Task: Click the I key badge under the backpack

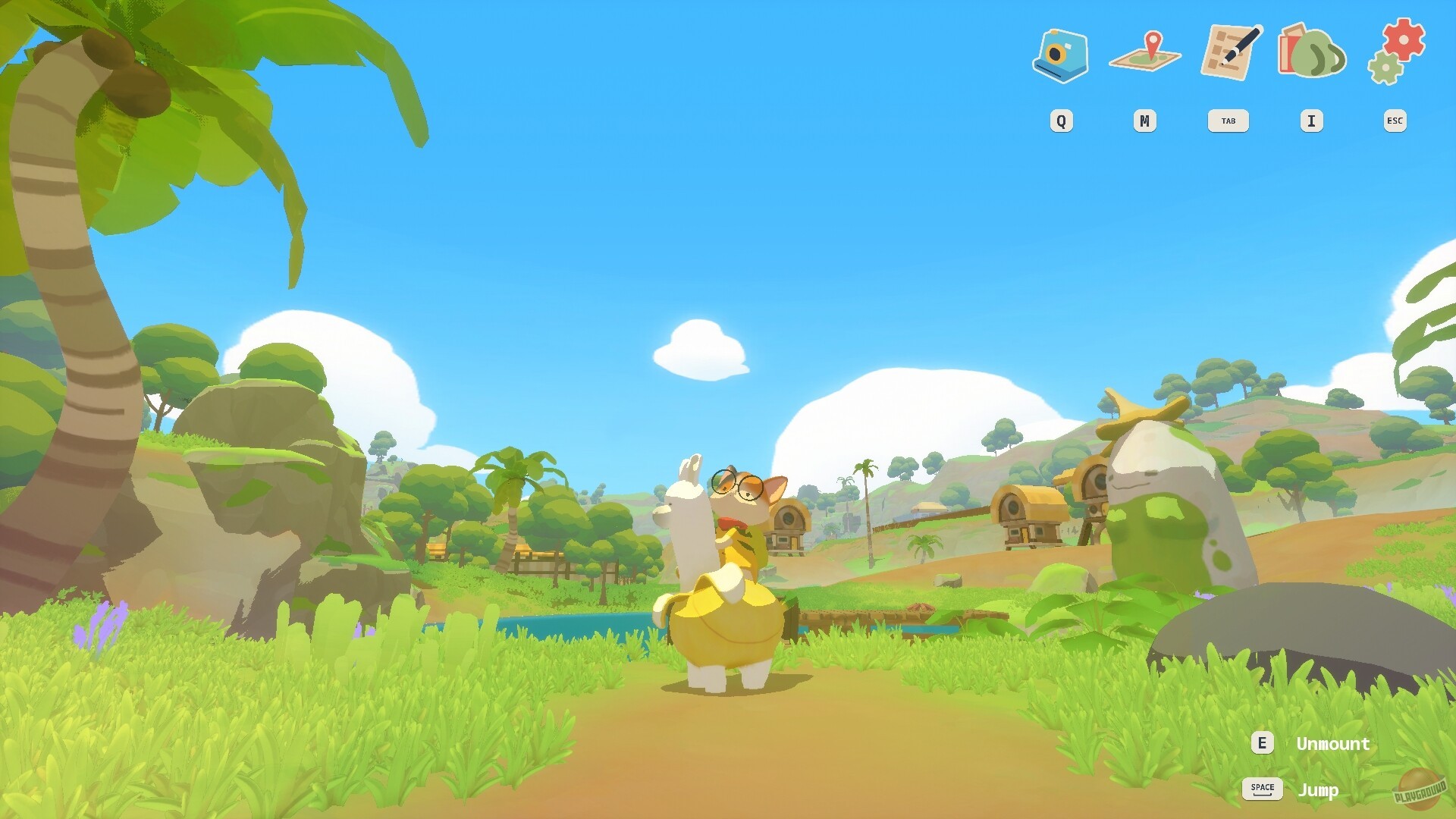Action: (1312, 120)
